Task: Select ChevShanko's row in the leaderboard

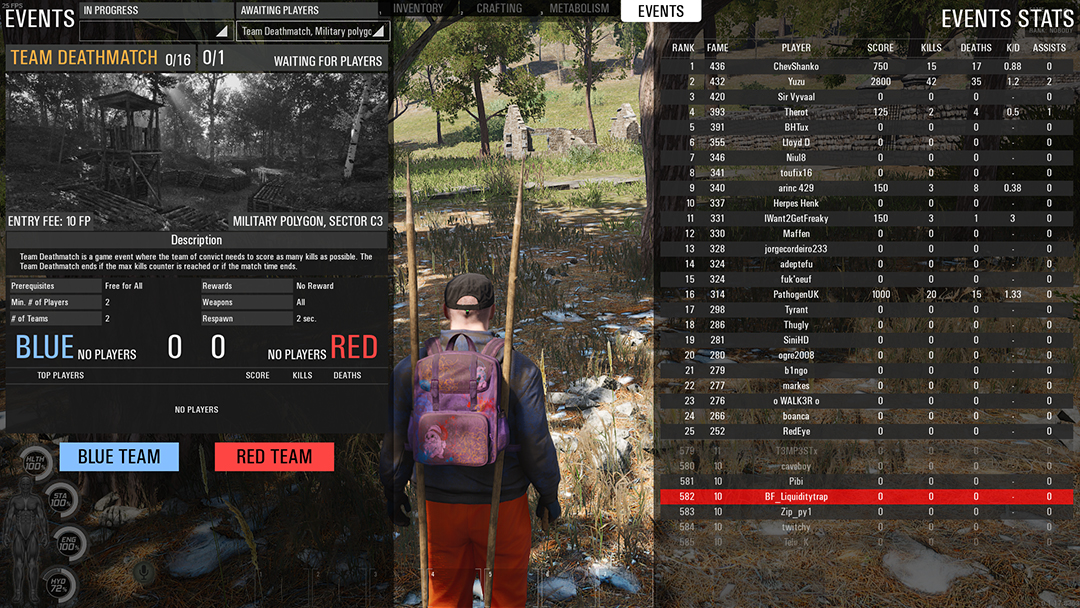Action: tap(796, 67)
